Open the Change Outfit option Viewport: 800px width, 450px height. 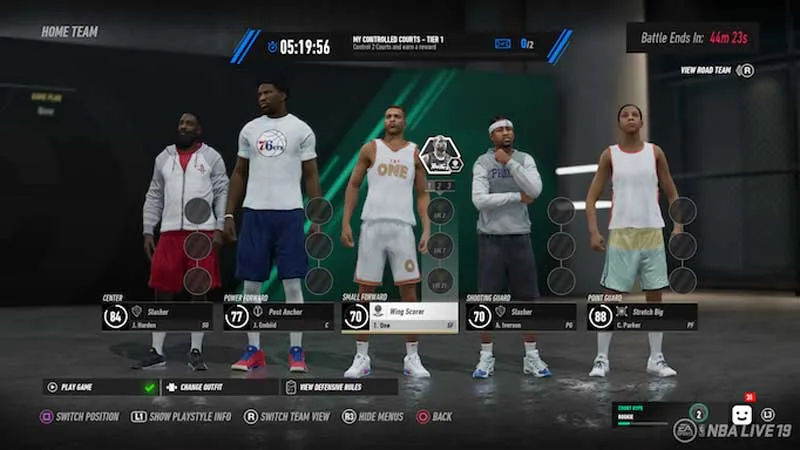[220, 387]
